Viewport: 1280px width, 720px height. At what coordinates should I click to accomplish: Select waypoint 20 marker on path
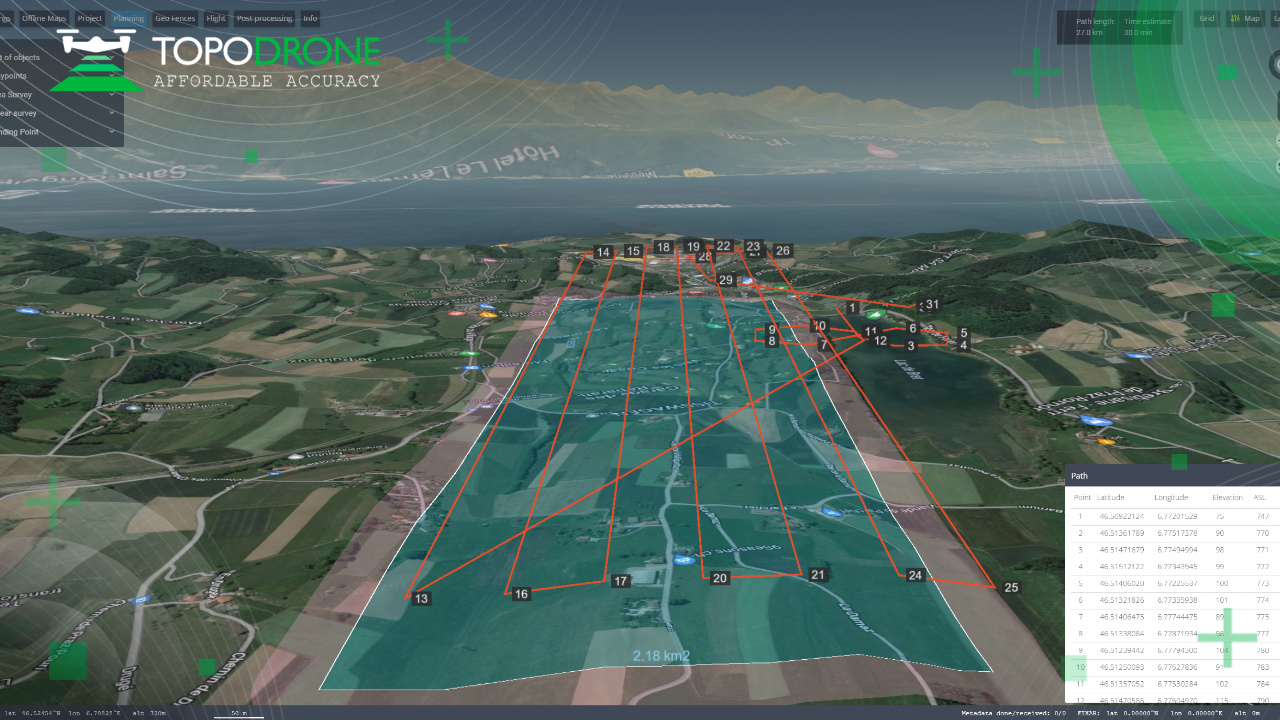(720, 578)
